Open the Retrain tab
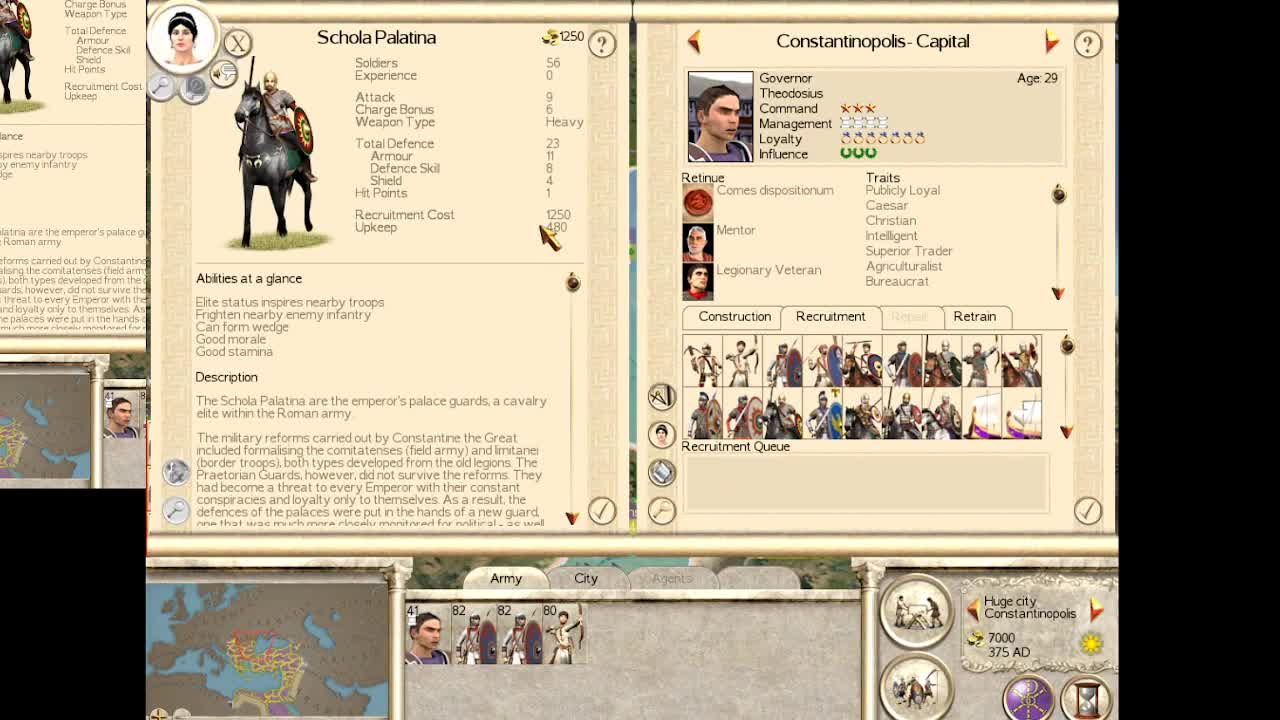The height and width of the screenshot is (720, 1280). [x=977, y=317]
